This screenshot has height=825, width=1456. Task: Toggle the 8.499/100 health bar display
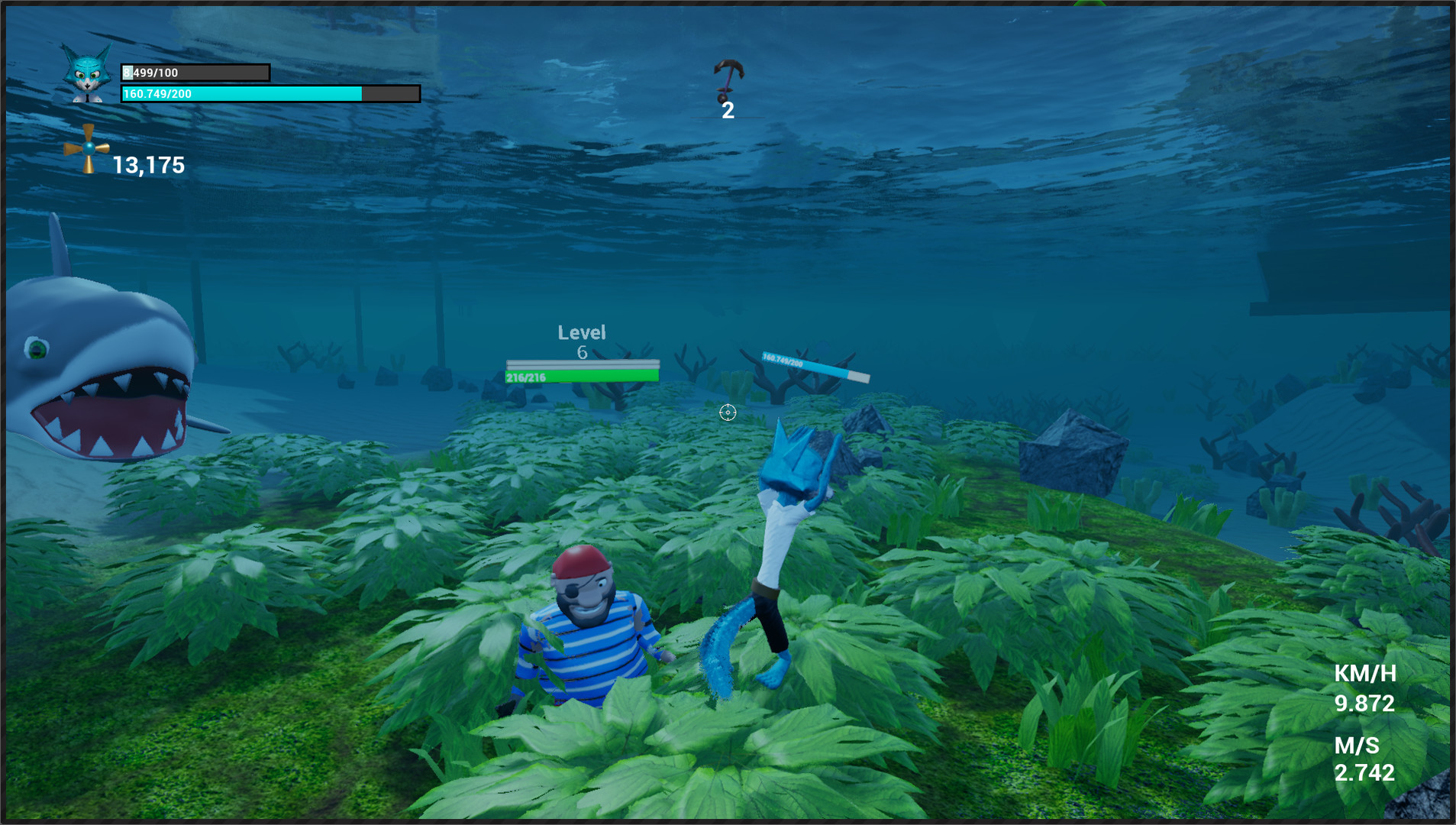pos(195,71)
